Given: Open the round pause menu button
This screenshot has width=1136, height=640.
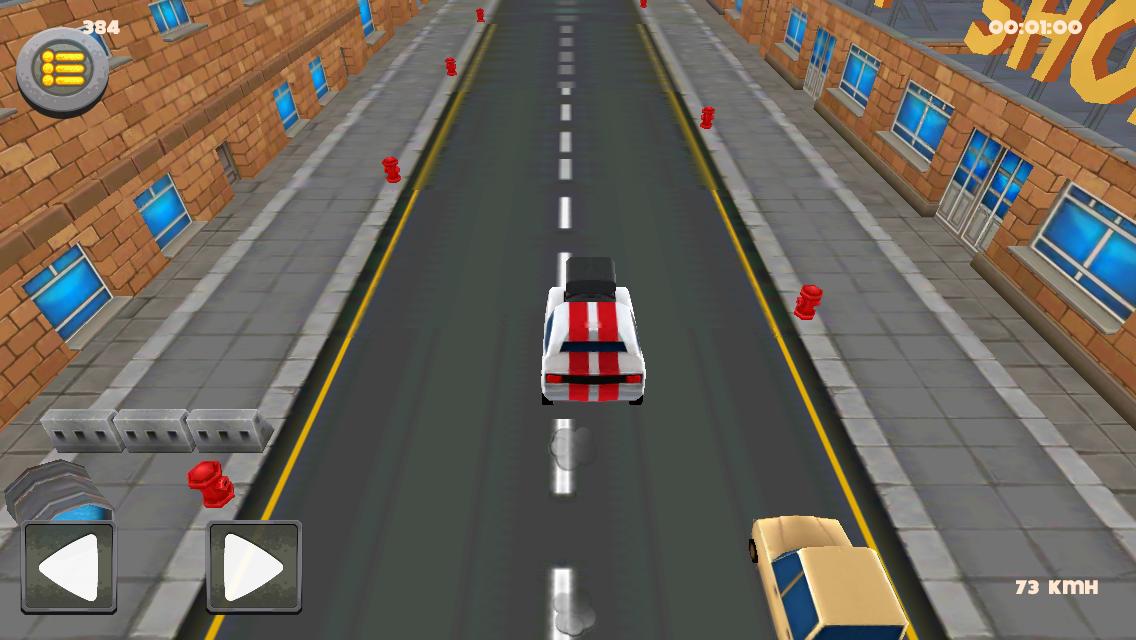Looking at the screenshot, I should (62, 69).
